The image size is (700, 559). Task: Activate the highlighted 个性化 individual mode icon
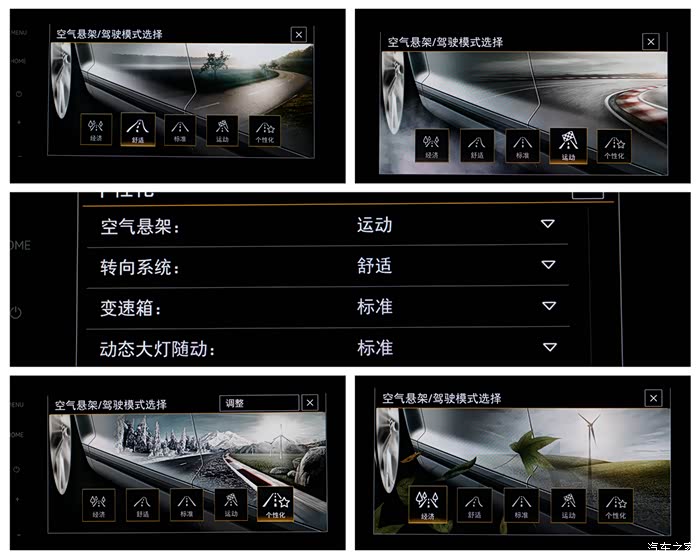pos(274,504)
